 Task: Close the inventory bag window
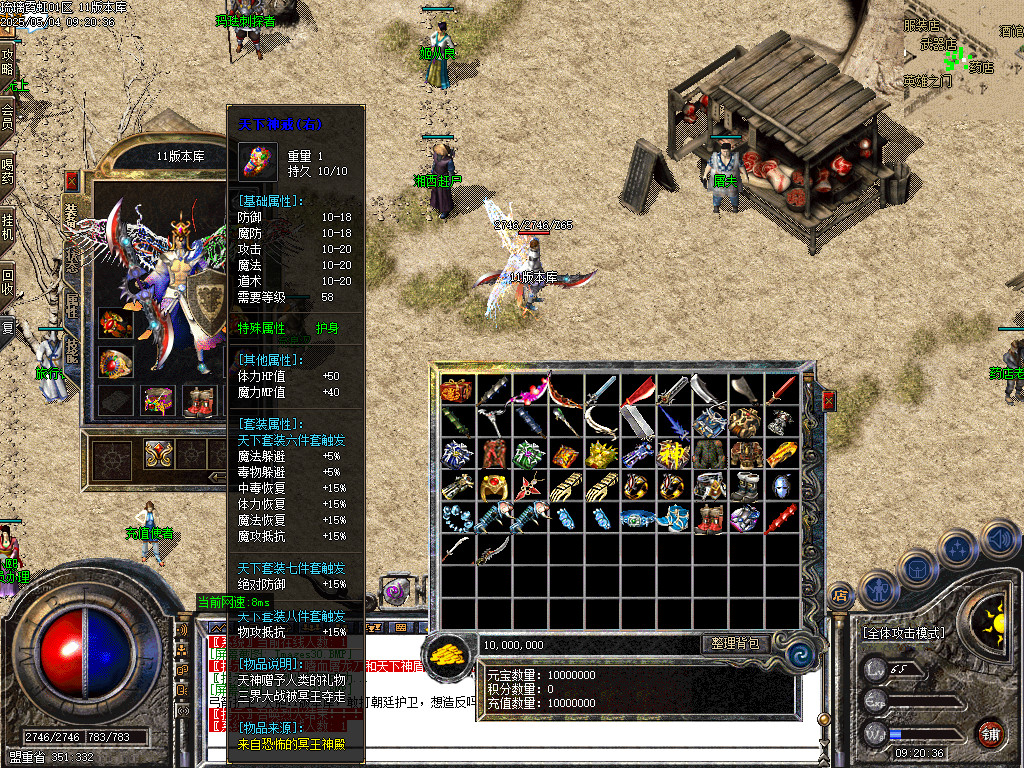click(x=828, y=401)
